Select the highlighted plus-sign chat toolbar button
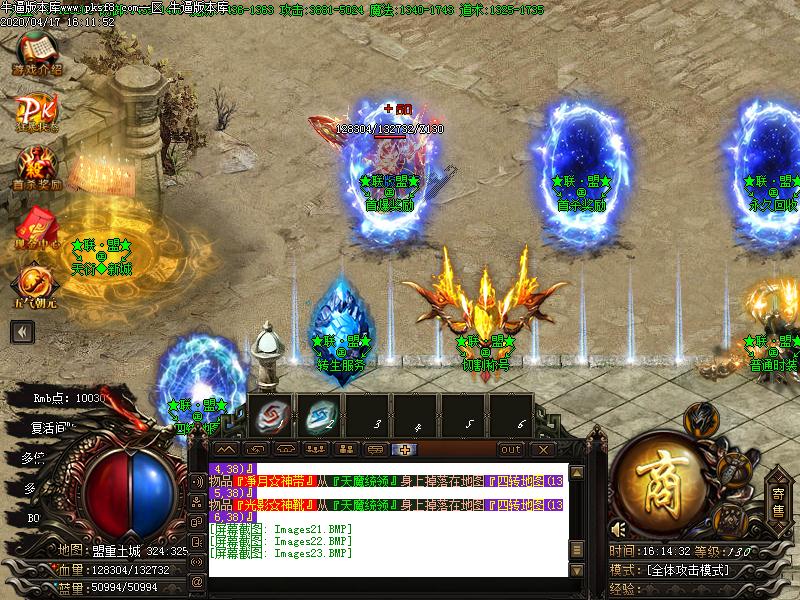This screenshot has width=800, height=600. (404, 449)
